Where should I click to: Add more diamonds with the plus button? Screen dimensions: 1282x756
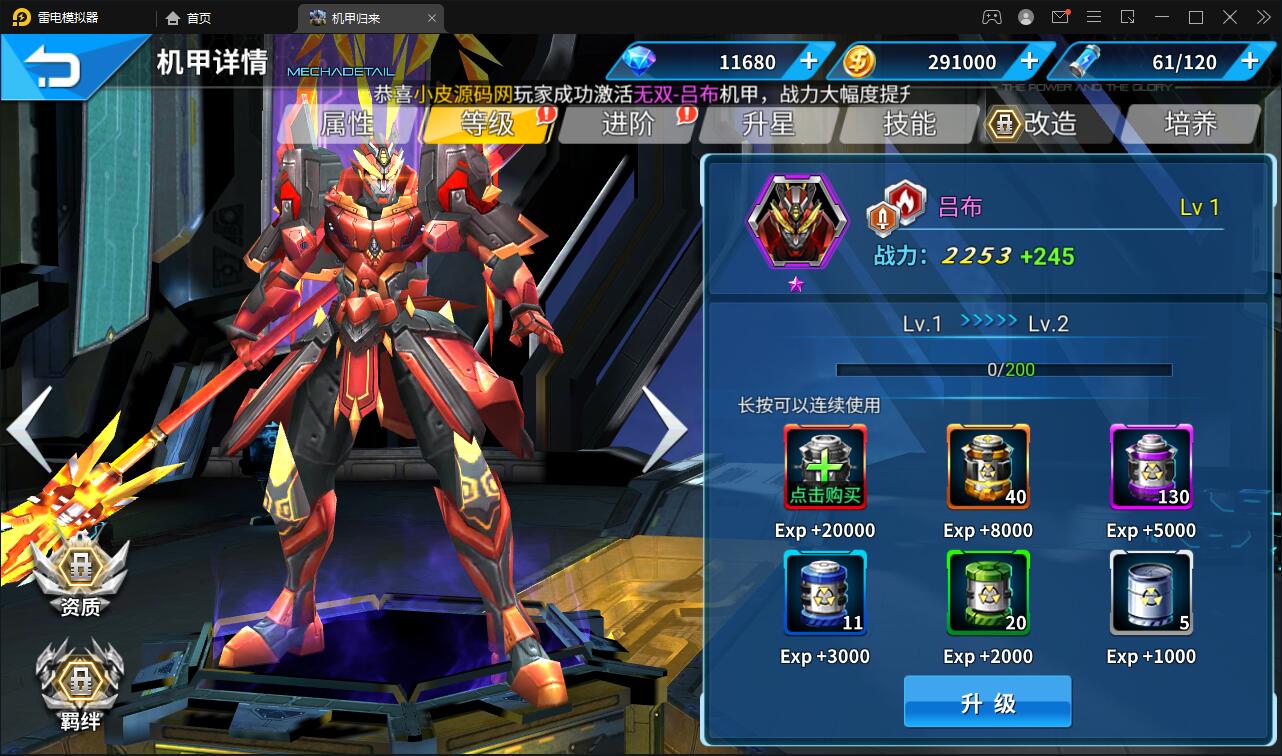pos(809,61)
